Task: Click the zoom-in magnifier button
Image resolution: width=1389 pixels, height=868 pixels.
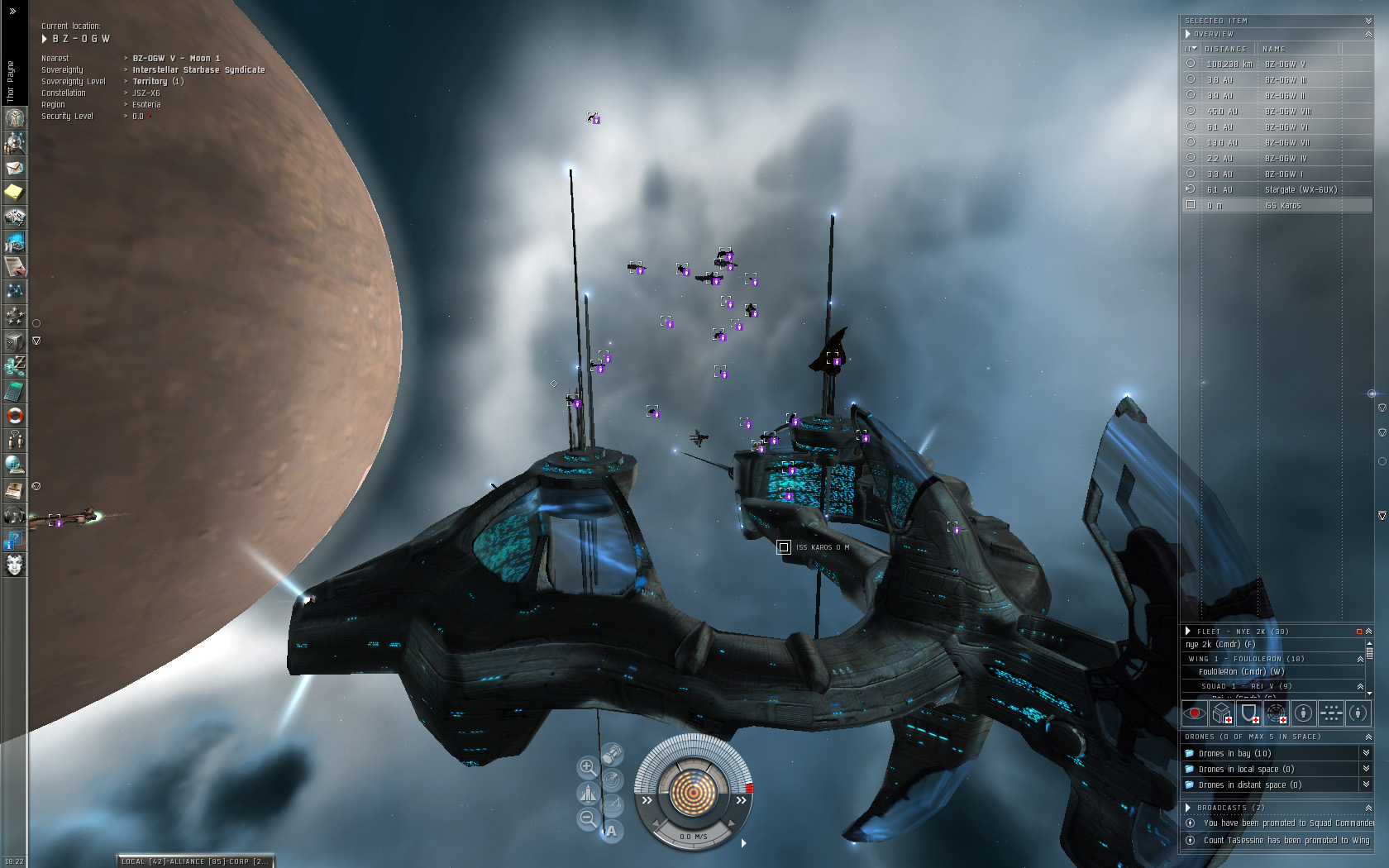Action: pyautogui.click(x=587, y=766)
